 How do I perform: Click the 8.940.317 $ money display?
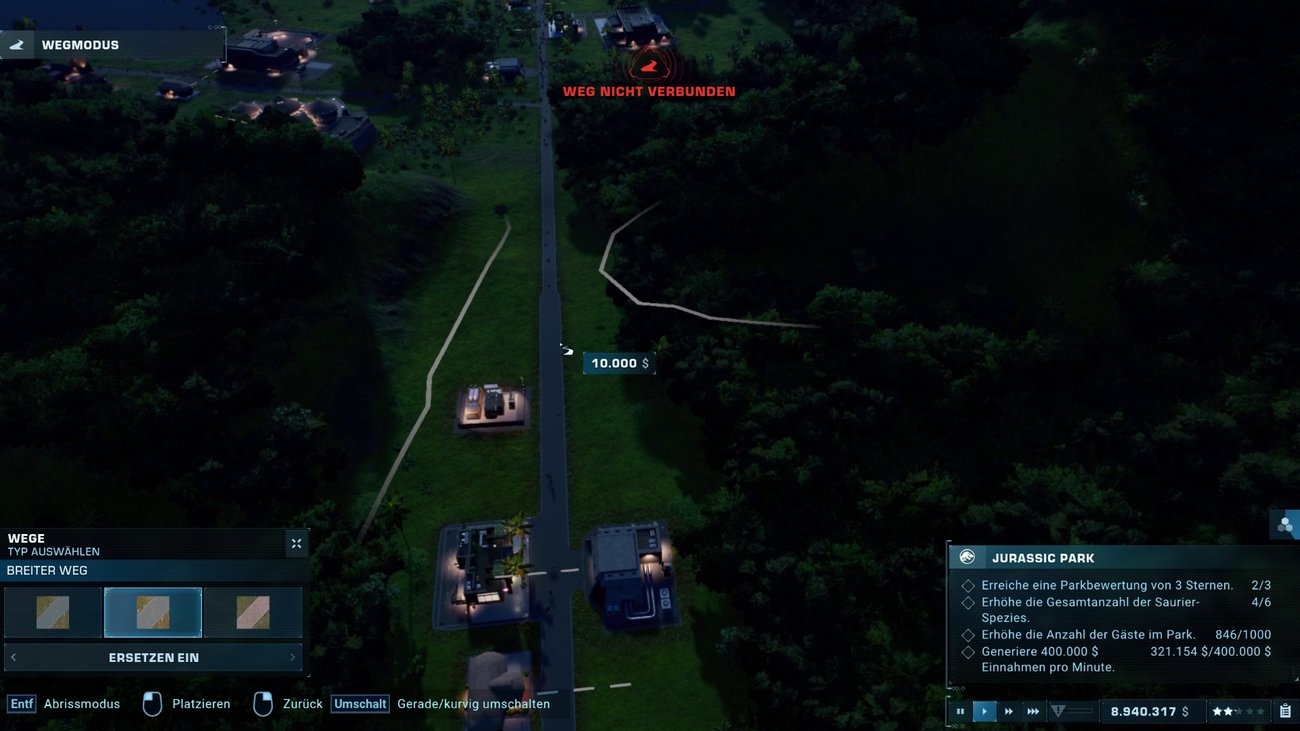point(1152,710)
